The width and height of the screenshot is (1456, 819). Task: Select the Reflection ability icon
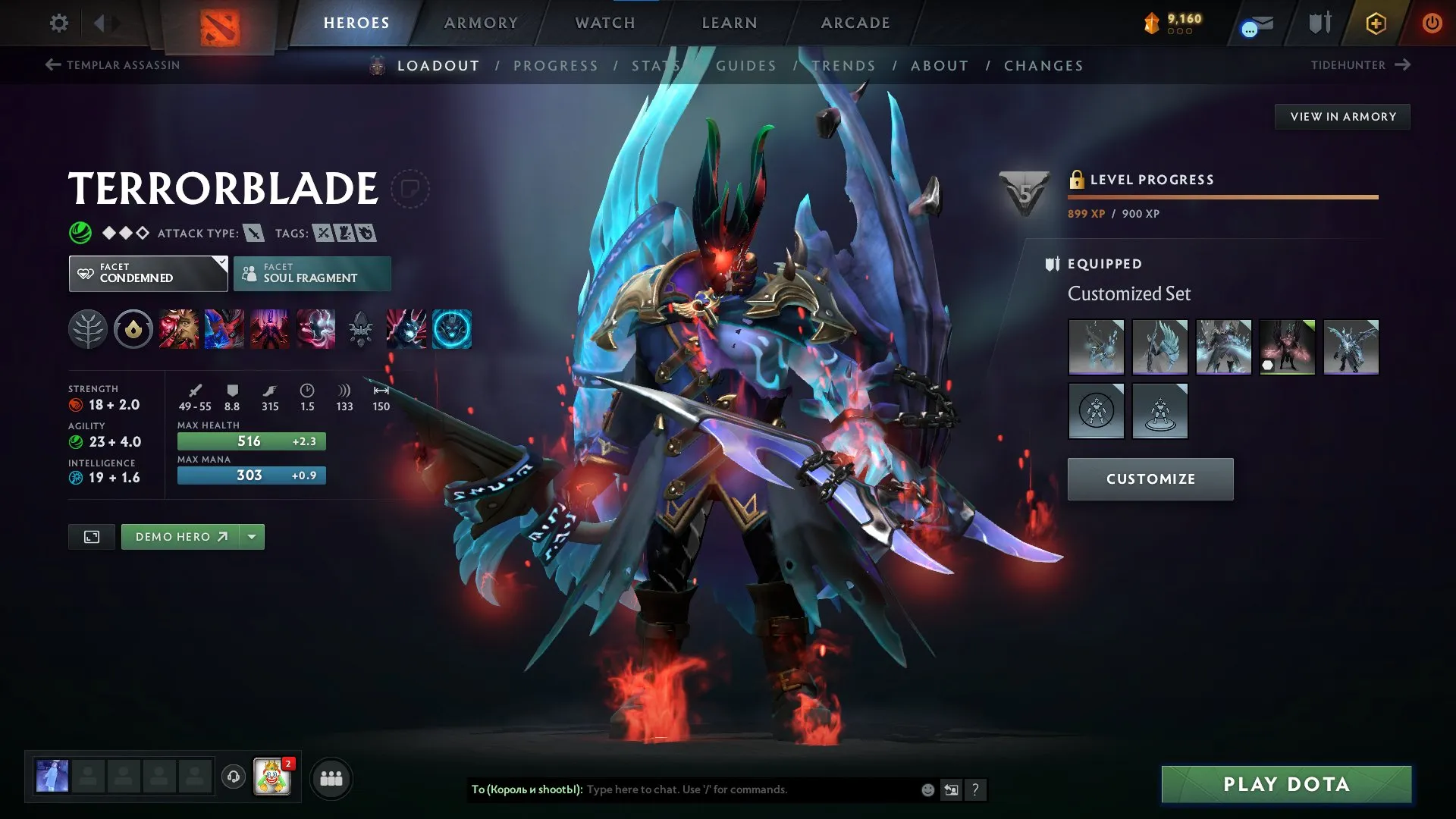point(178,328)
